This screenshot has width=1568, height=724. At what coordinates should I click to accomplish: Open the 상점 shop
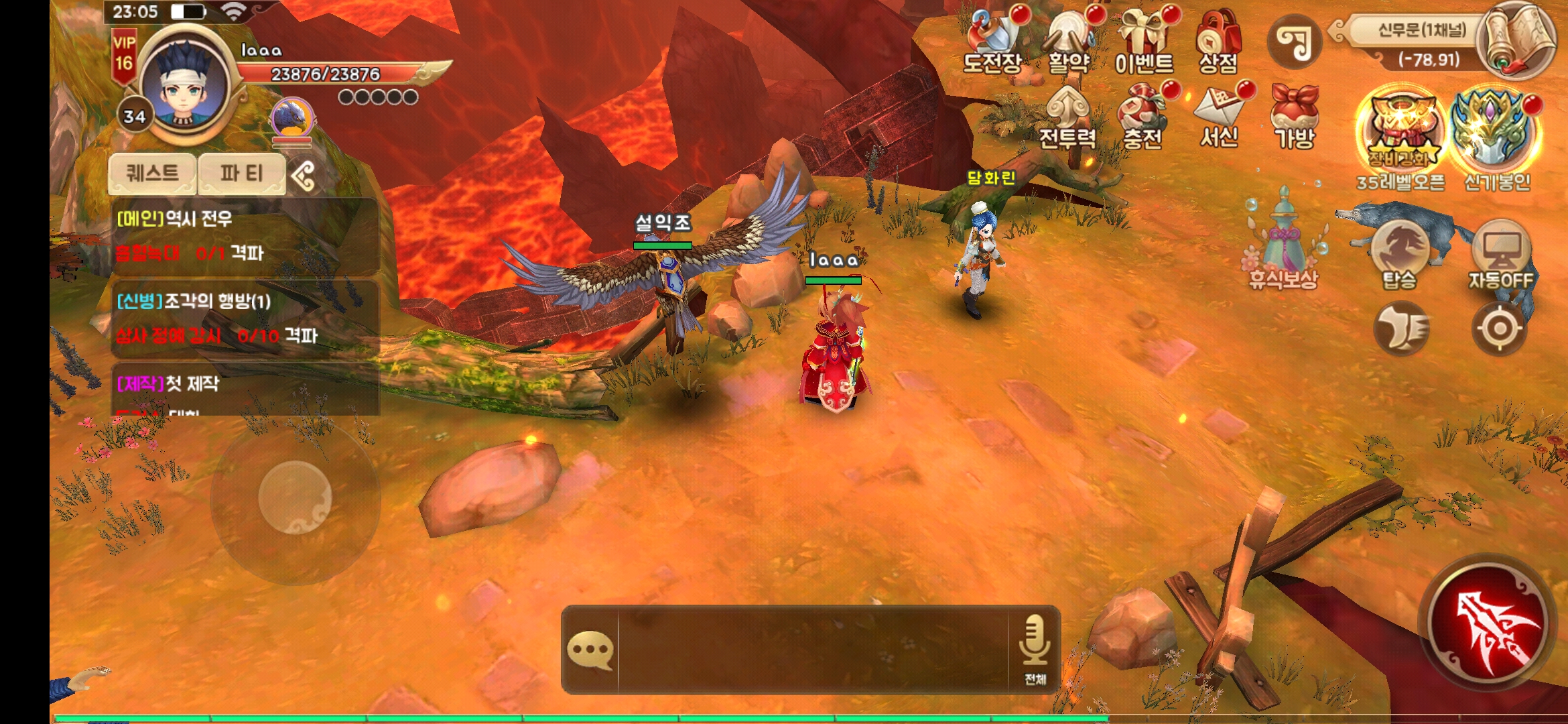(1218, 42)
